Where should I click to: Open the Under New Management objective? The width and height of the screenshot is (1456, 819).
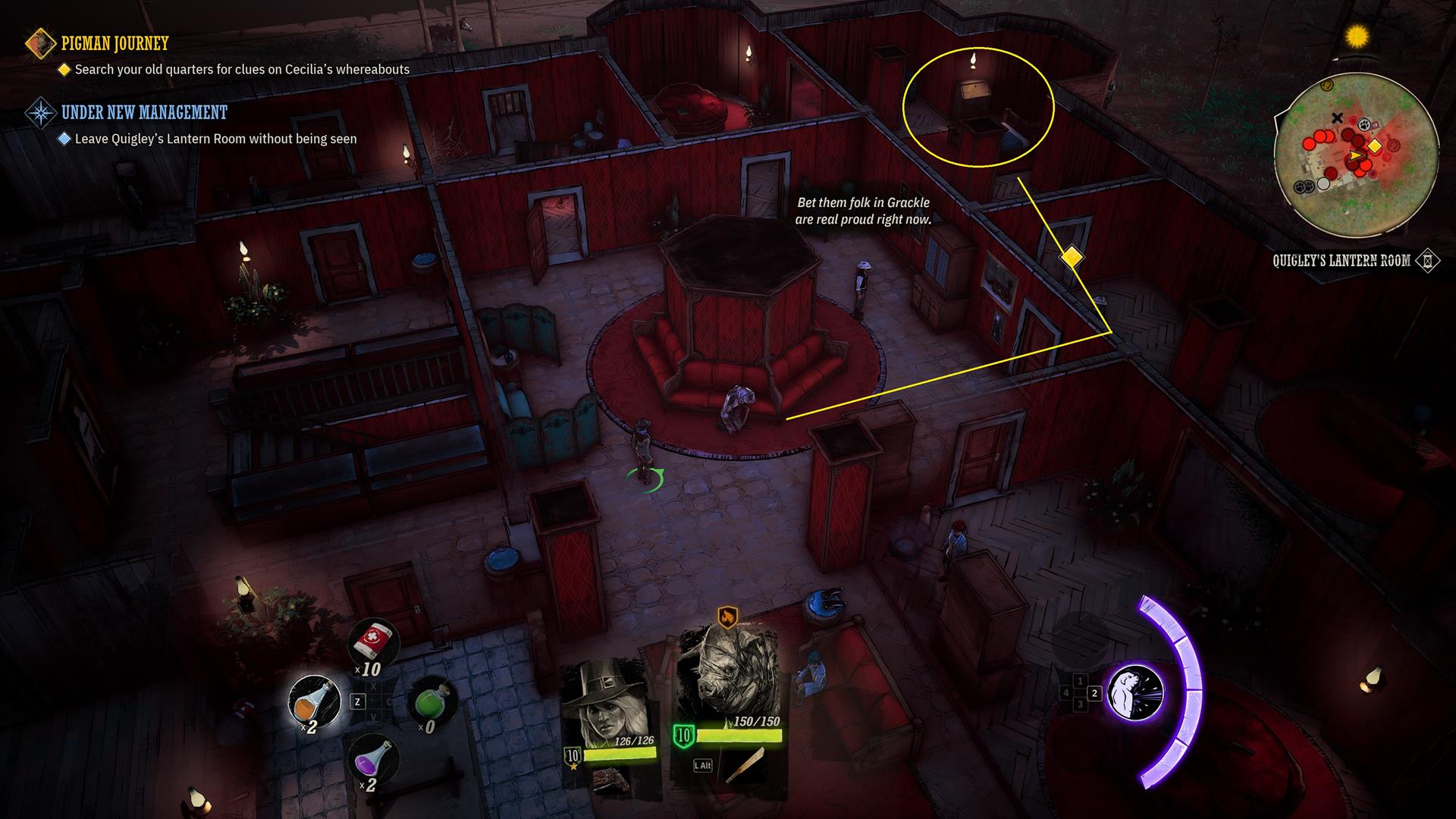click(144, 113)
